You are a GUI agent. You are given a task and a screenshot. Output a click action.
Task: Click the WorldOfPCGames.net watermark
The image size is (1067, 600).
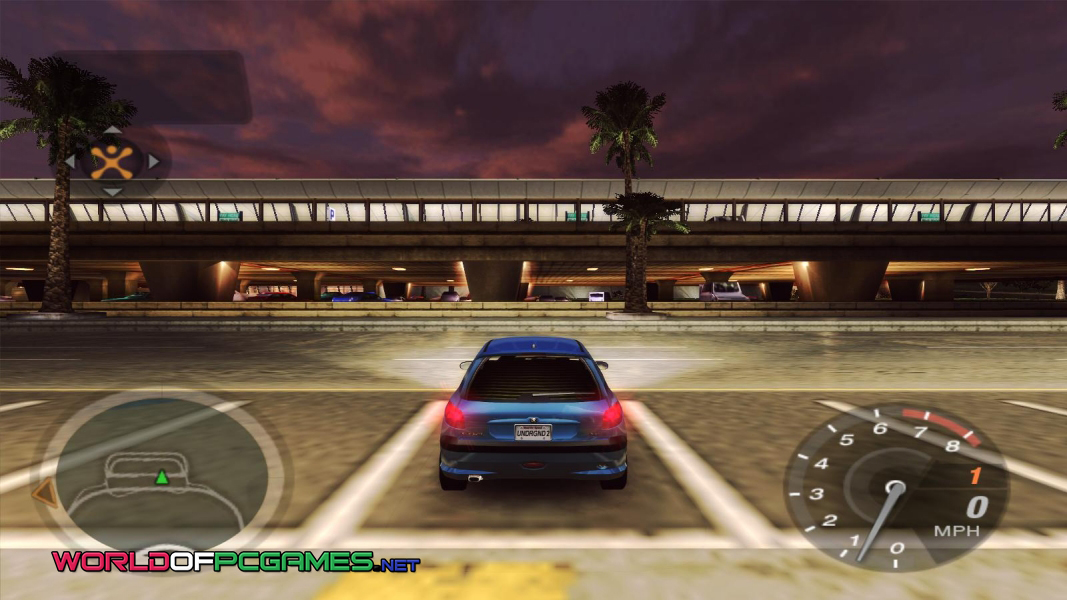click(x=236, y=562)
